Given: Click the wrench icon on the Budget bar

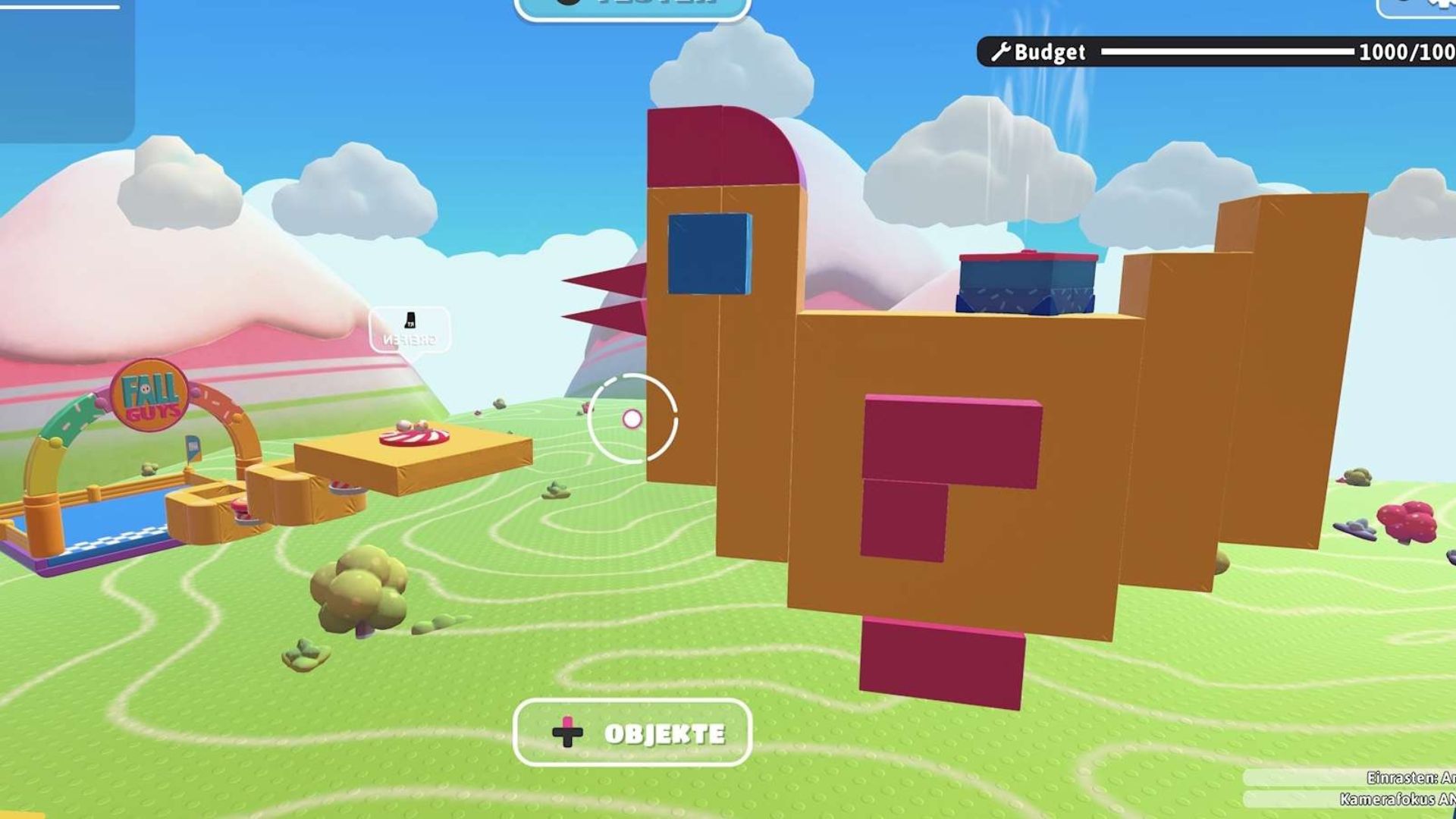Looking at the screenshot, I should (1002, 52).
